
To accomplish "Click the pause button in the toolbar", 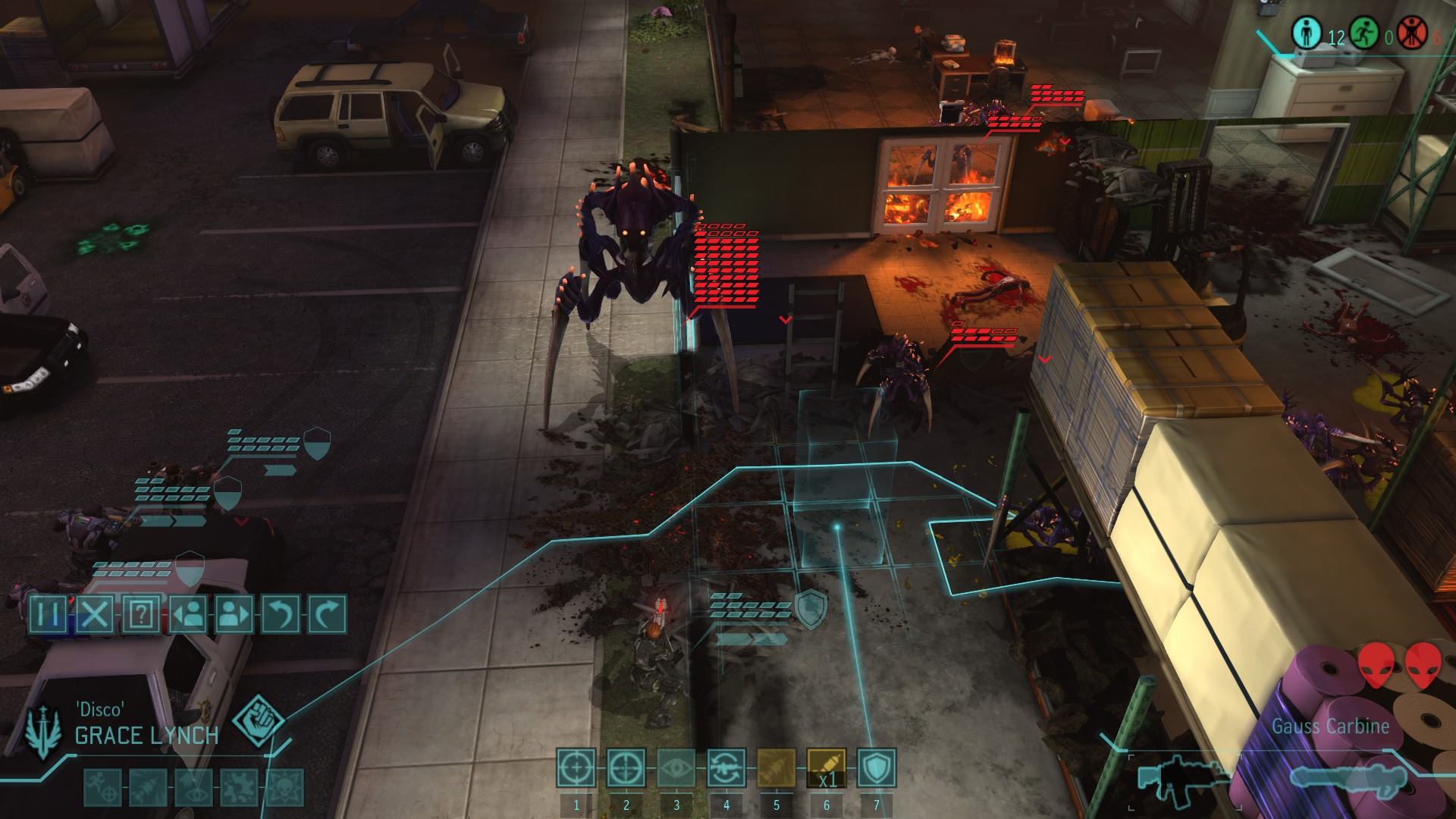I will point(49,613).
